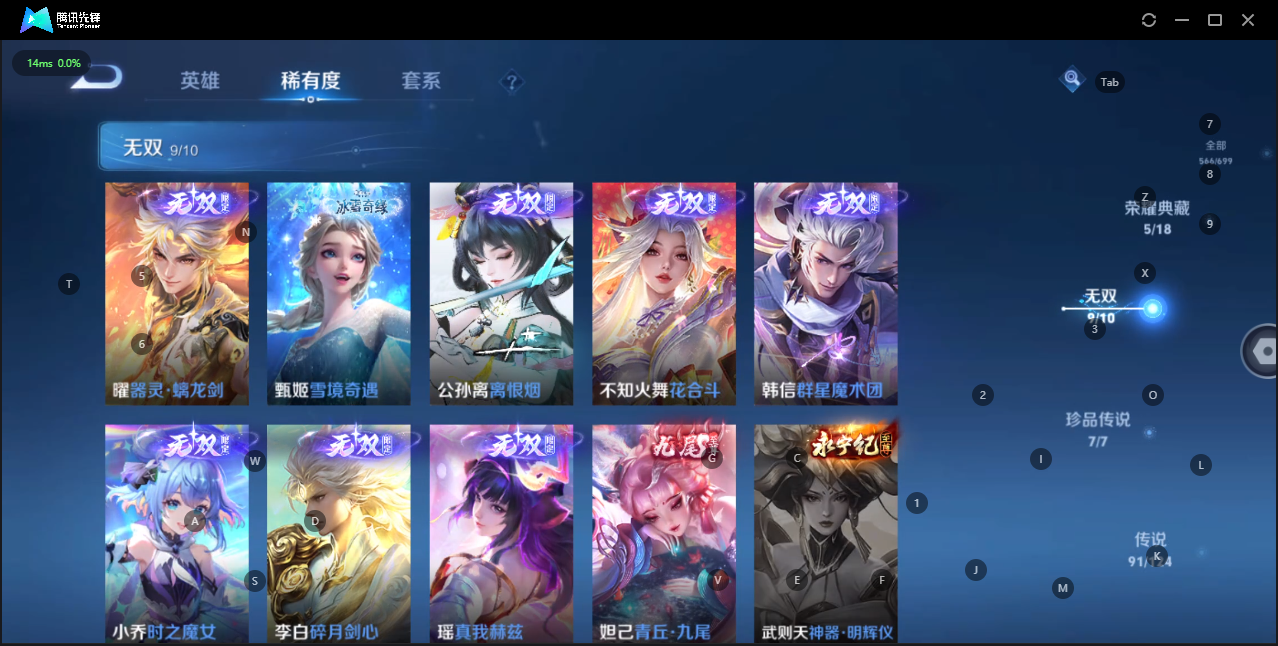The width and height of the screenshot is (1278, 646).
Task: View the 武则天 神器·明辉仪 skin card
Action: click(x=825, y=533)
